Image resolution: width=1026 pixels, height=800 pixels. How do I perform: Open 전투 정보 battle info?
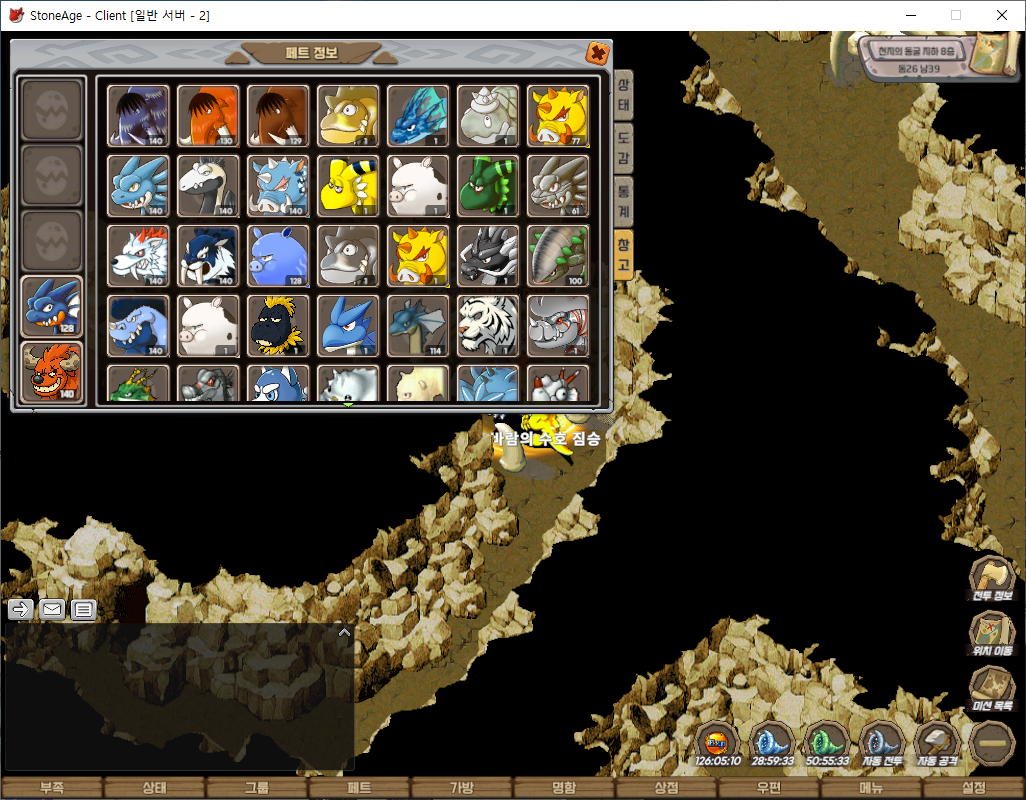(992, 579)
